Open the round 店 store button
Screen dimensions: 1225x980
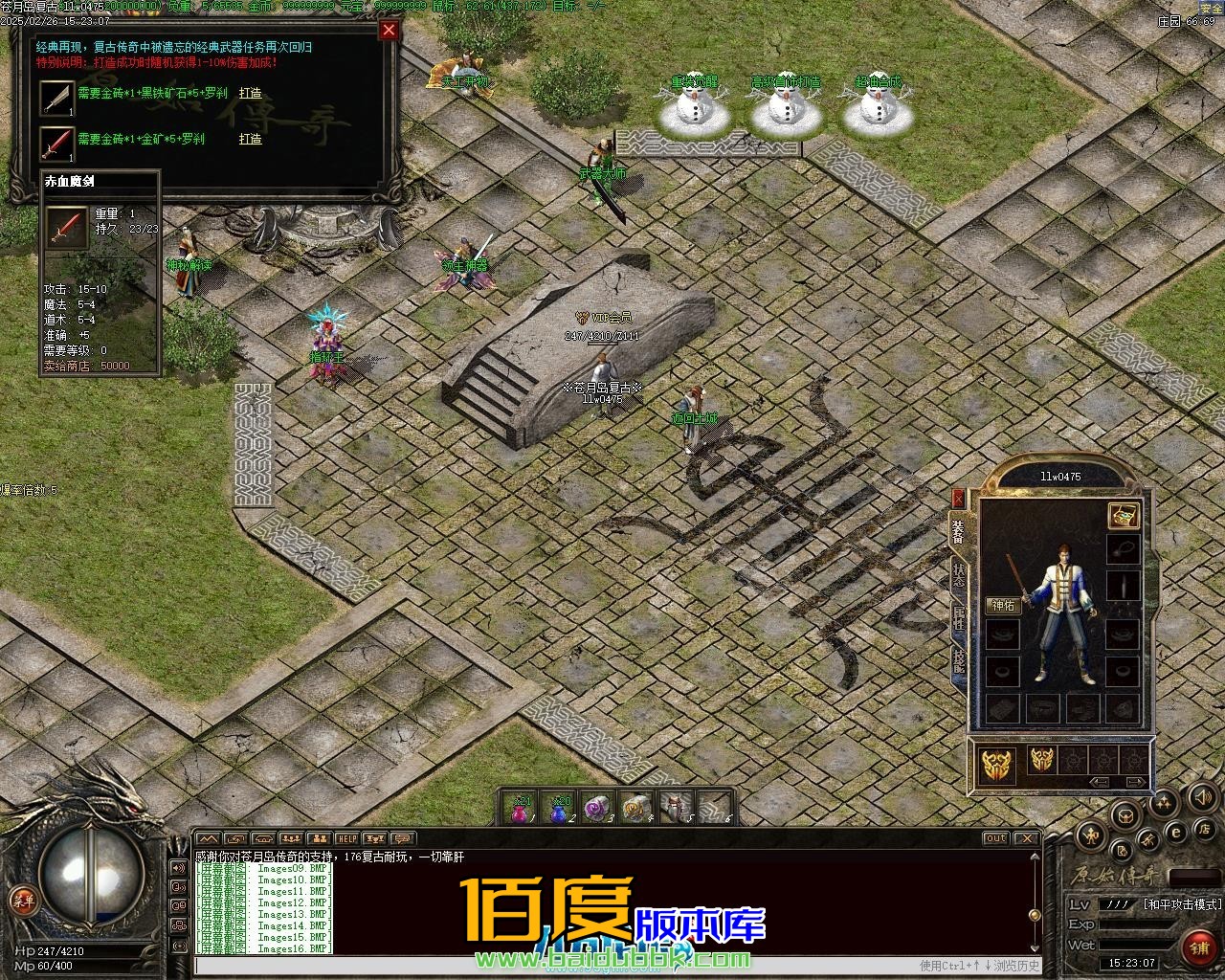[x=1206, y=829]
